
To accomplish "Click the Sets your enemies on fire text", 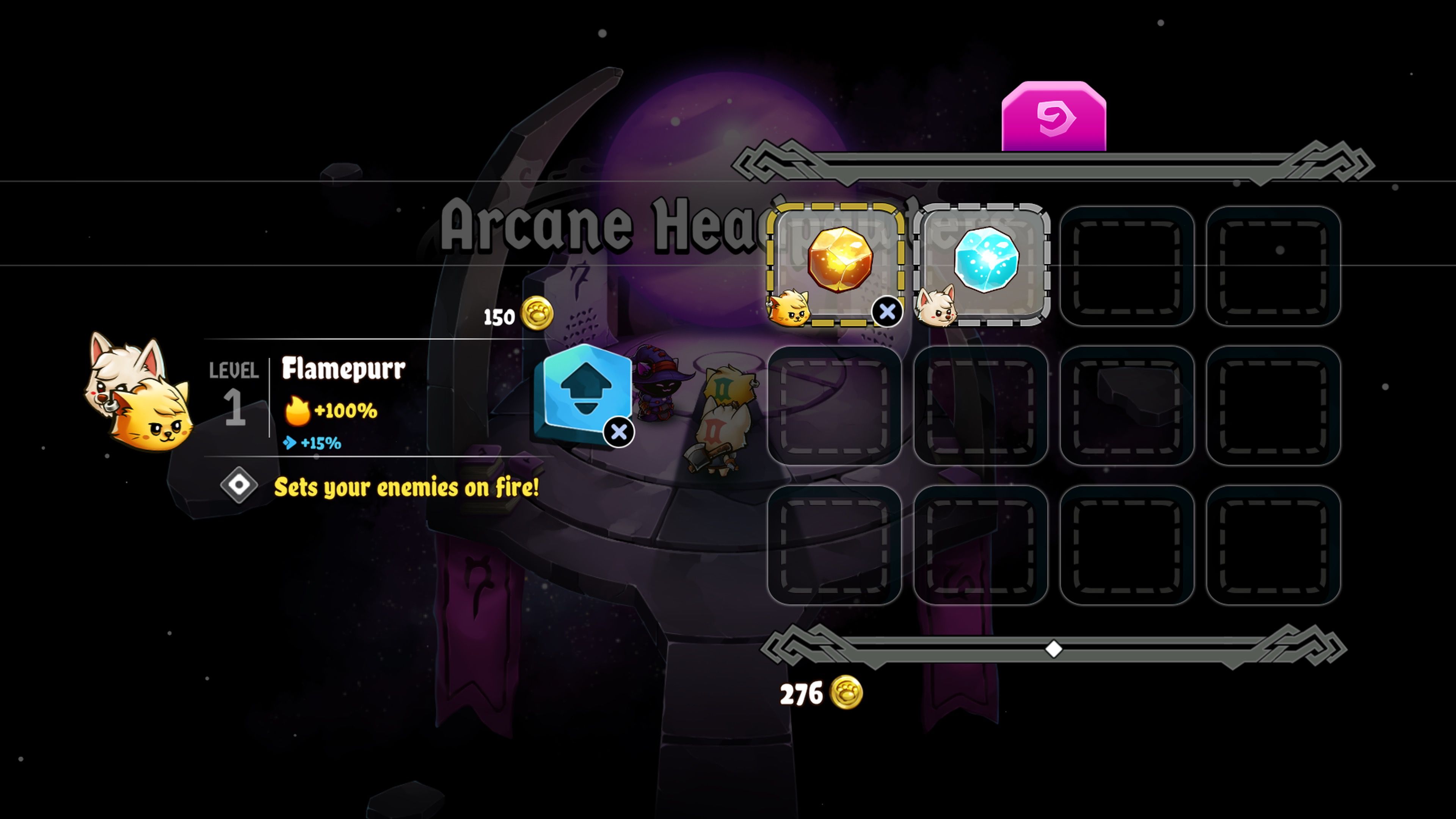I will (407, 487).
